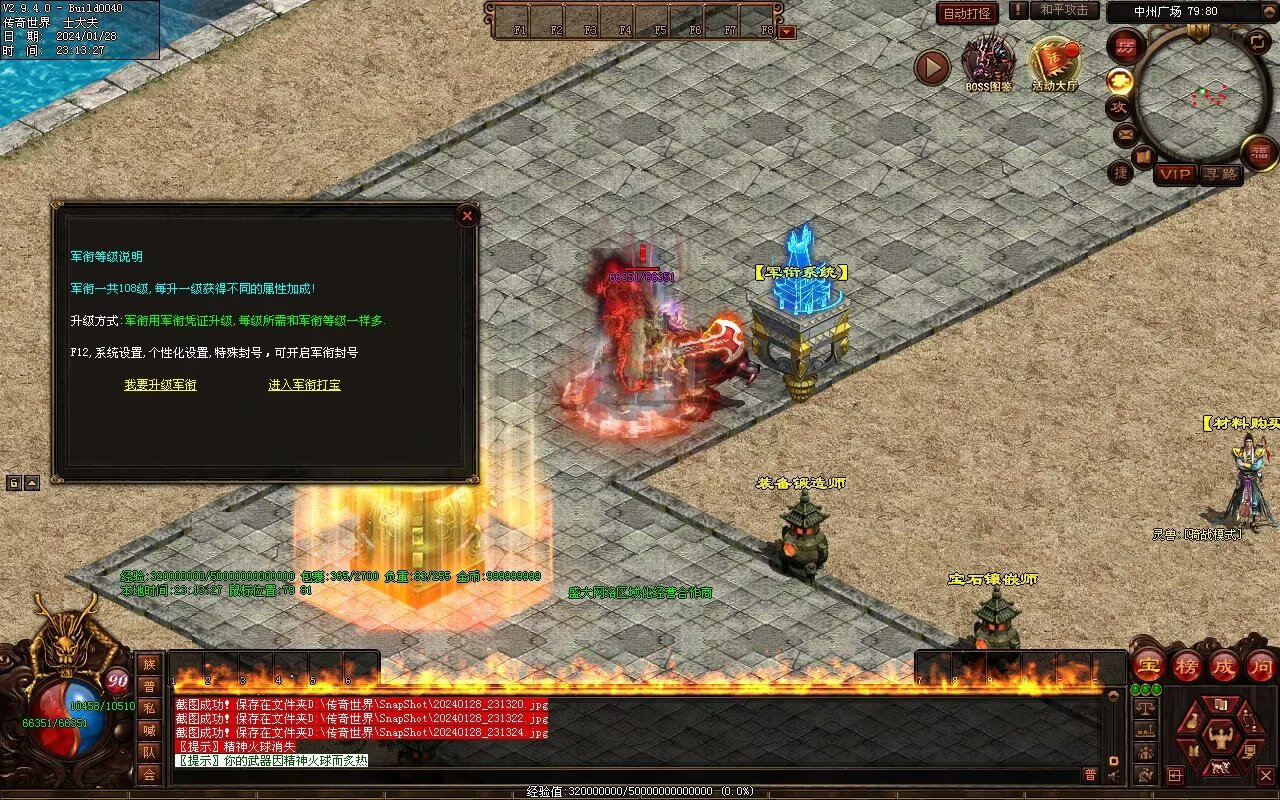Open the 宝 treasure shop button
The width and height of the screenshot is (1280, 800).
(x=1148, y=665)
